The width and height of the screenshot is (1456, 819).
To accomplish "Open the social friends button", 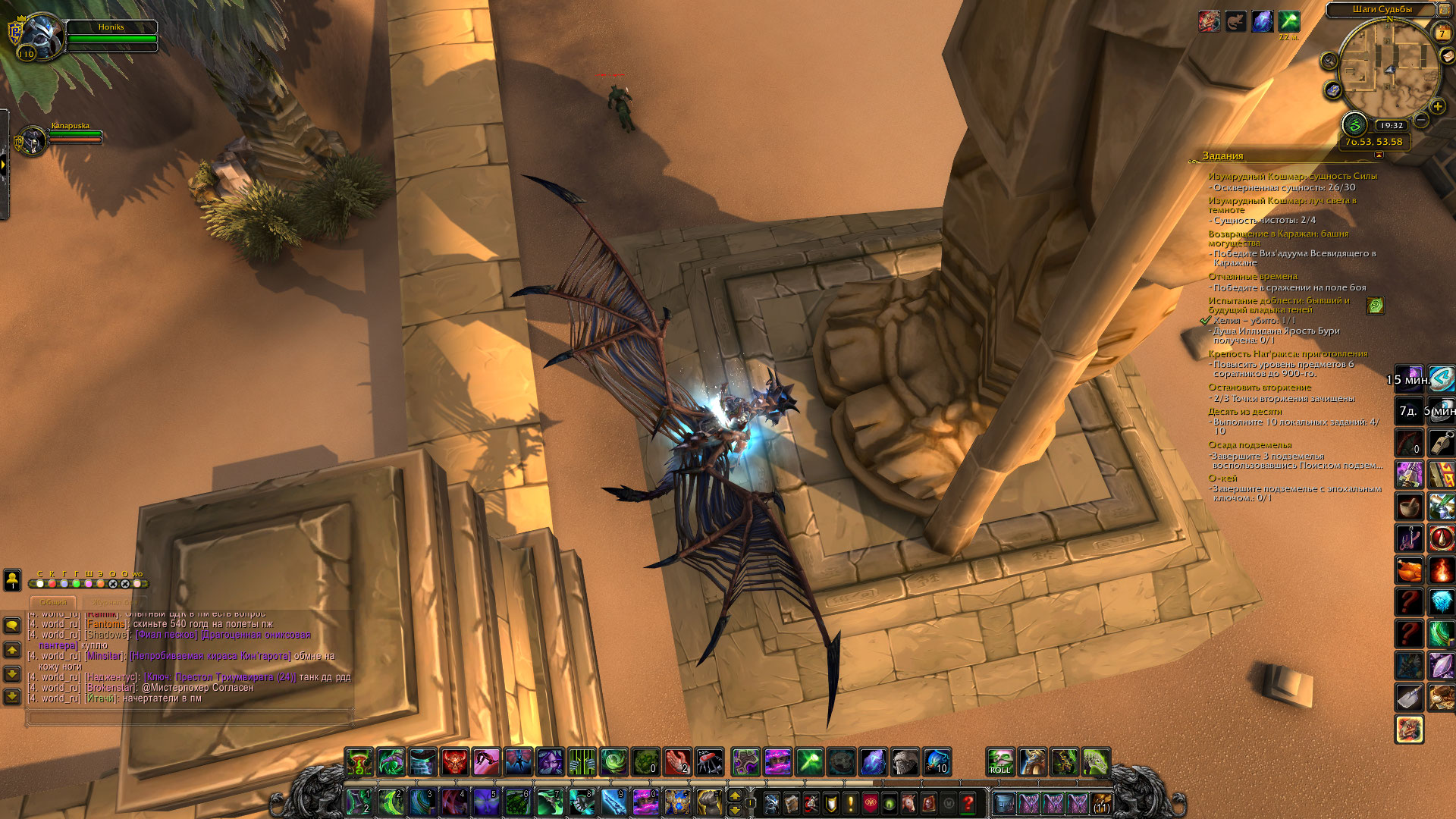I will (12, 580).
